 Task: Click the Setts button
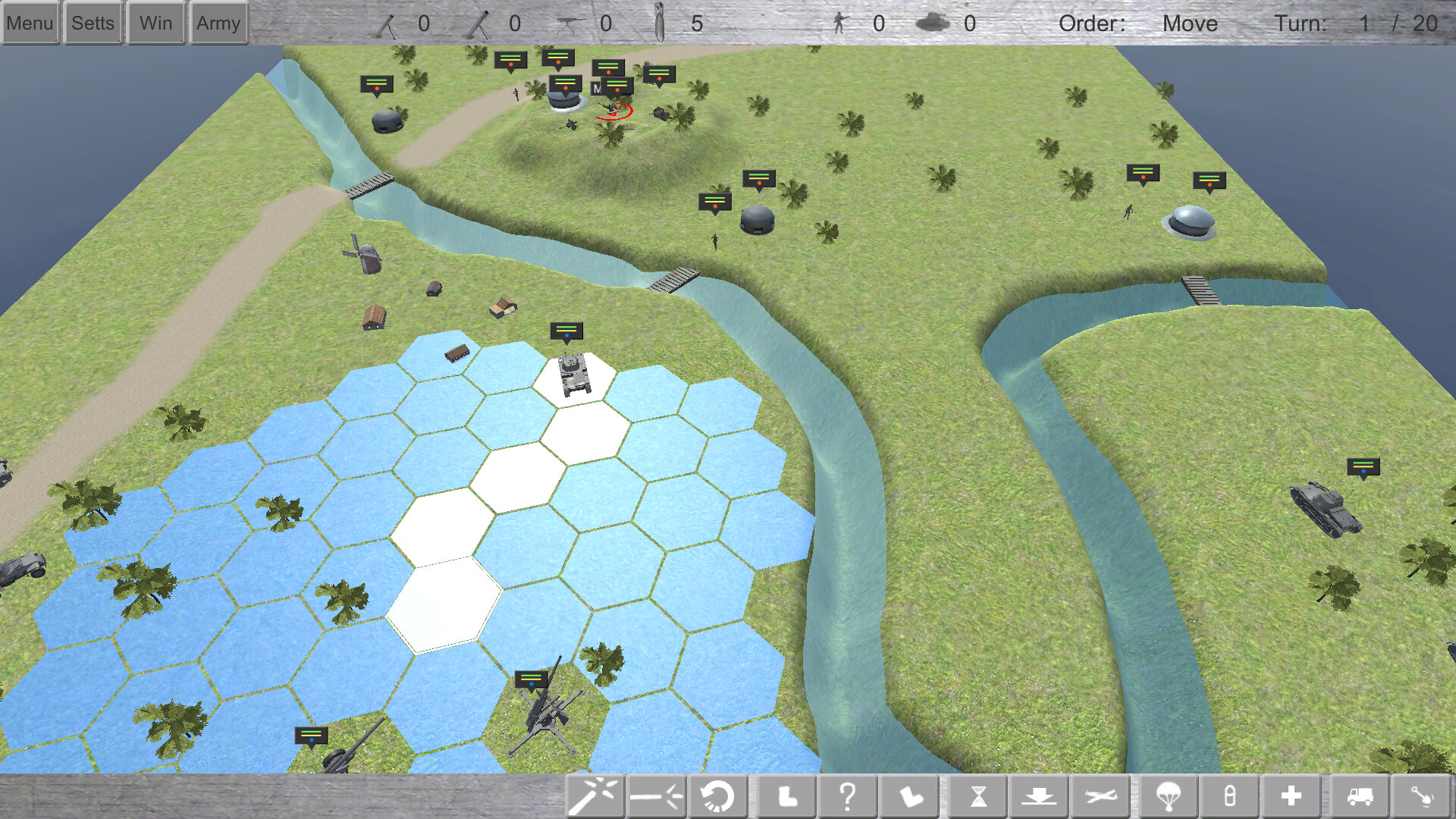(x=93, y=23)
